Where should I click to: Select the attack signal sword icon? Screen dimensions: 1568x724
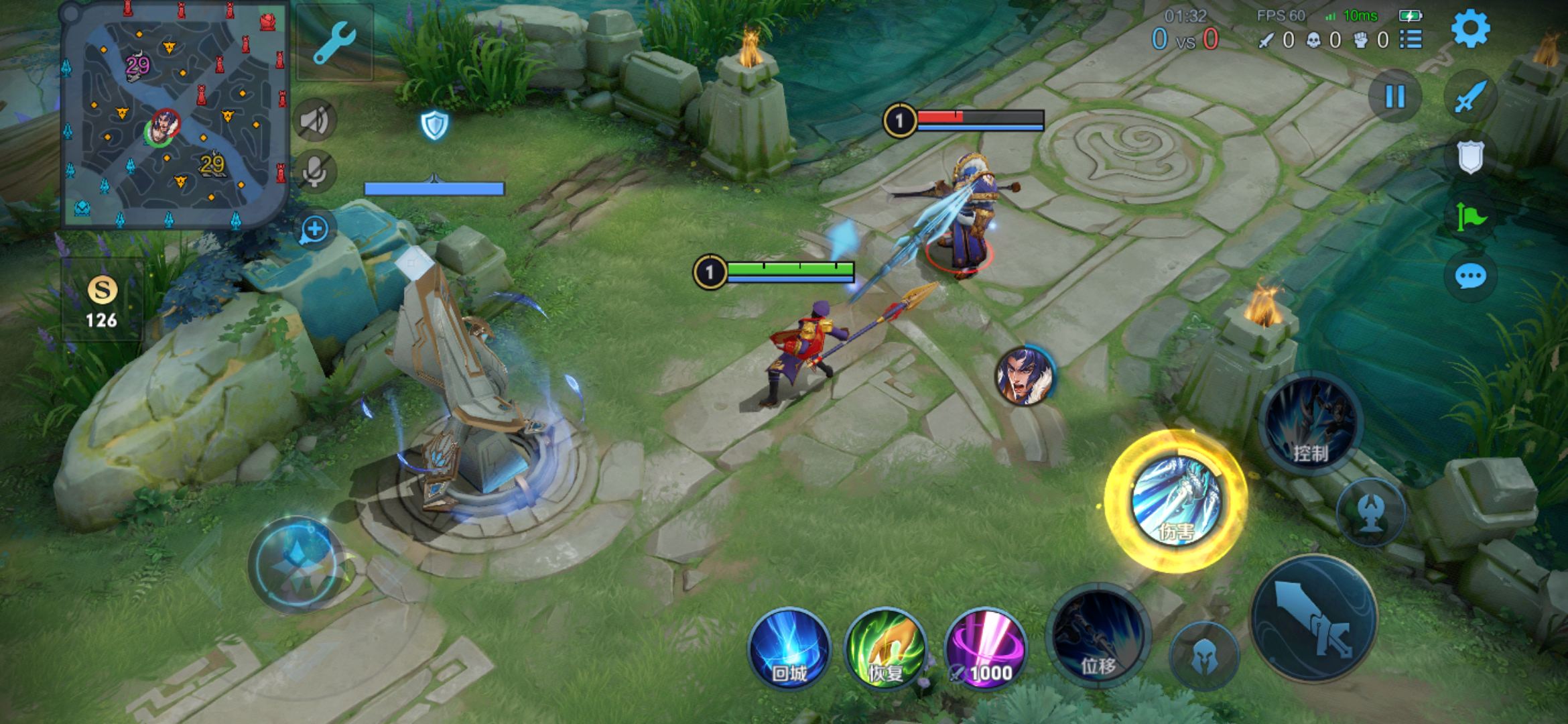point(1470,98)
